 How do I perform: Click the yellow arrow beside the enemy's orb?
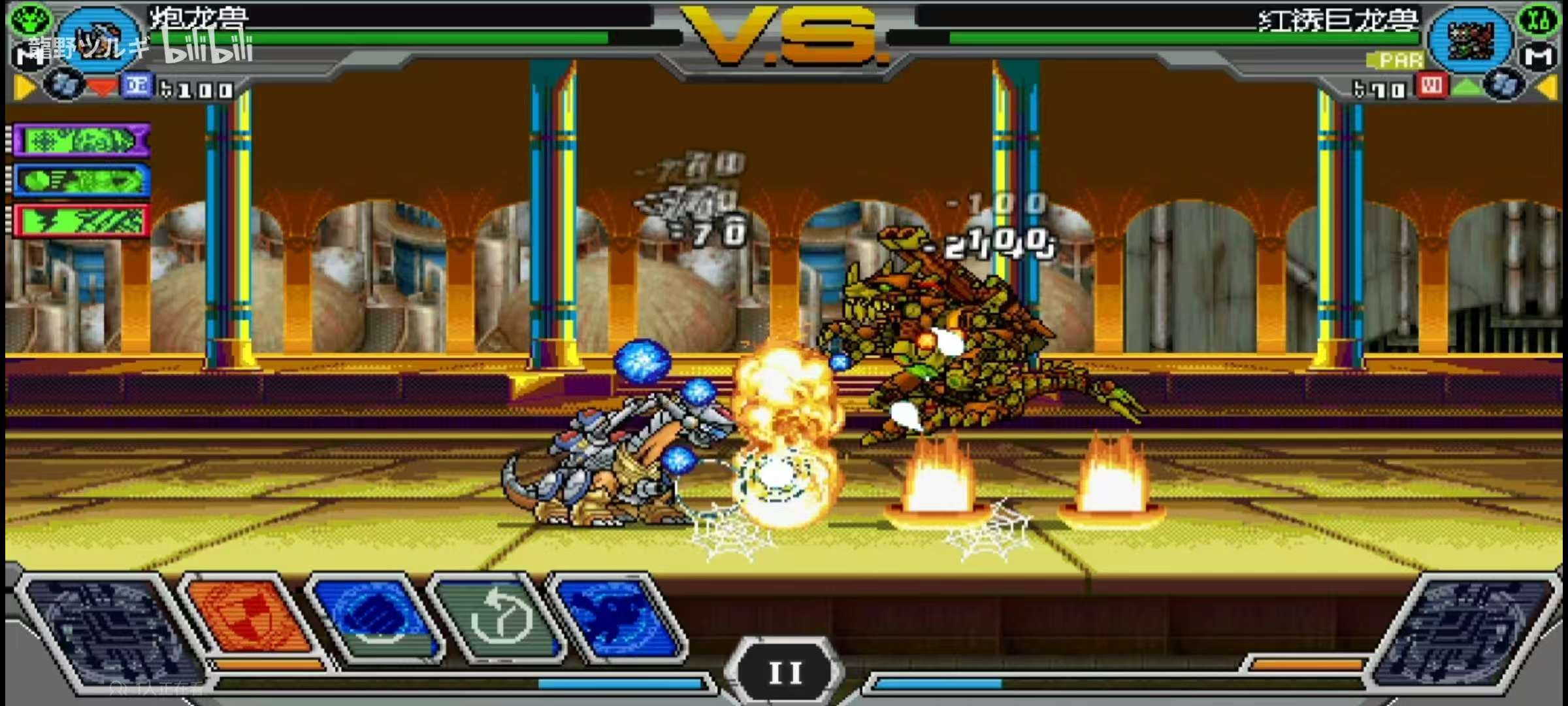coord(1547,87)
